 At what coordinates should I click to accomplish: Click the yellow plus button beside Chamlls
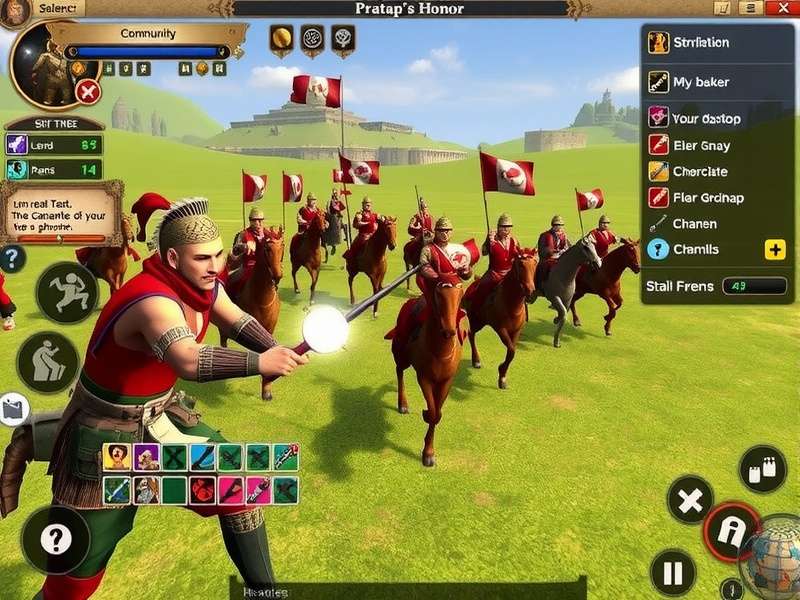pos(775,250)
